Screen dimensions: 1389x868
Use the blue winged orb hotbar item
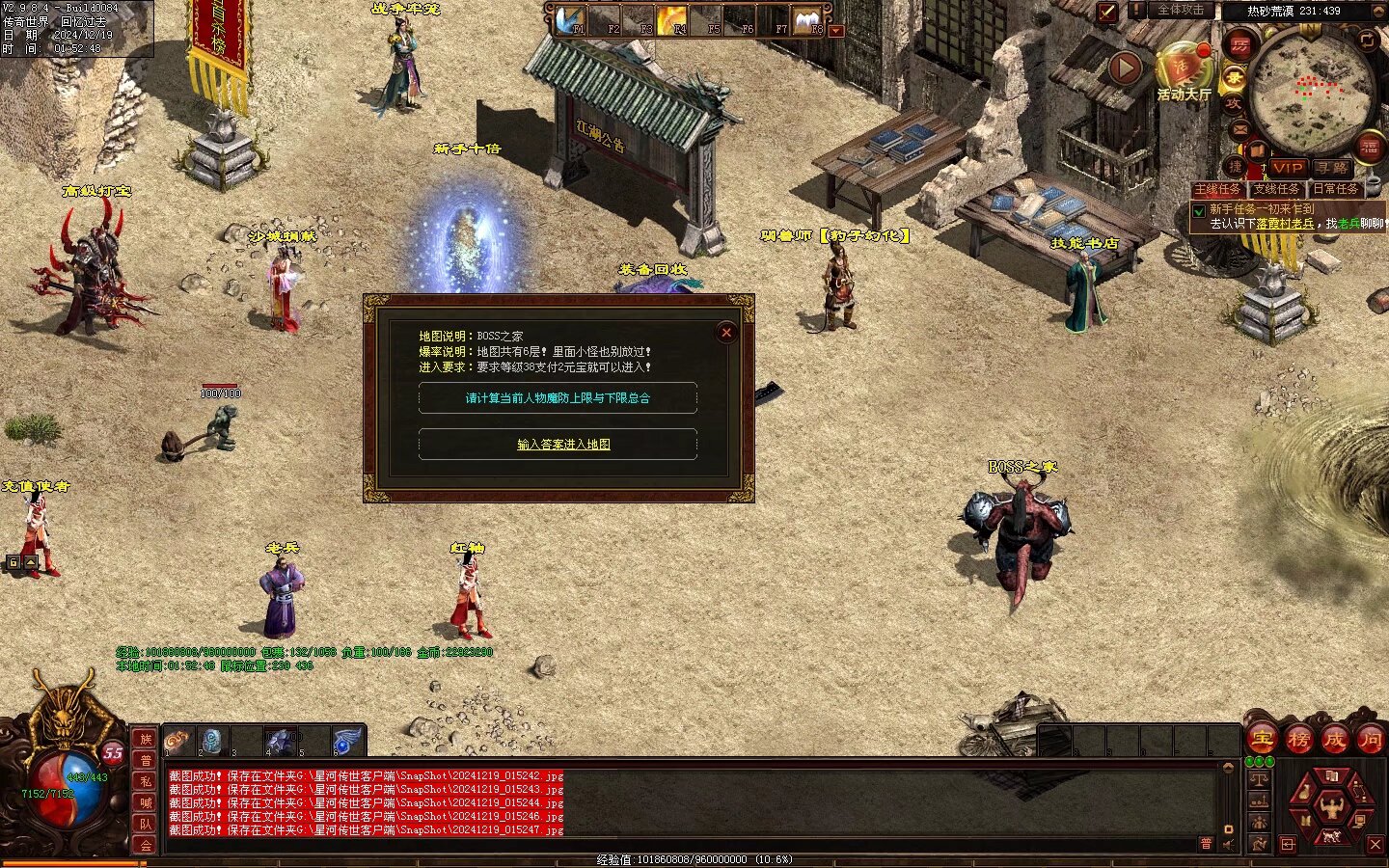coord(346,742)
